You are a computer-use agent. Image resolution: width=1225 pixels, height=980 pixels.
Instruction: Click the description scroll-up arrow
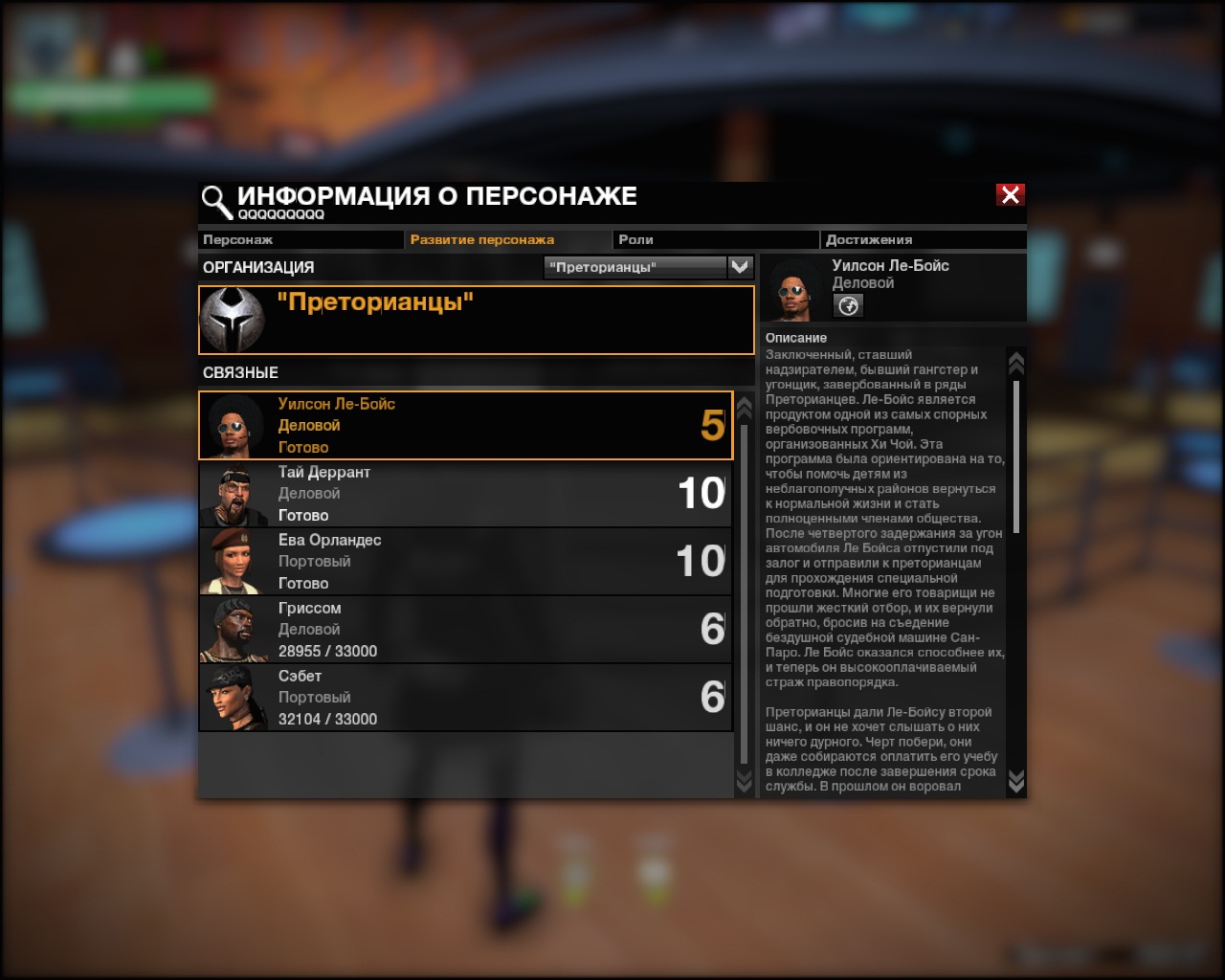point(1016,362)
